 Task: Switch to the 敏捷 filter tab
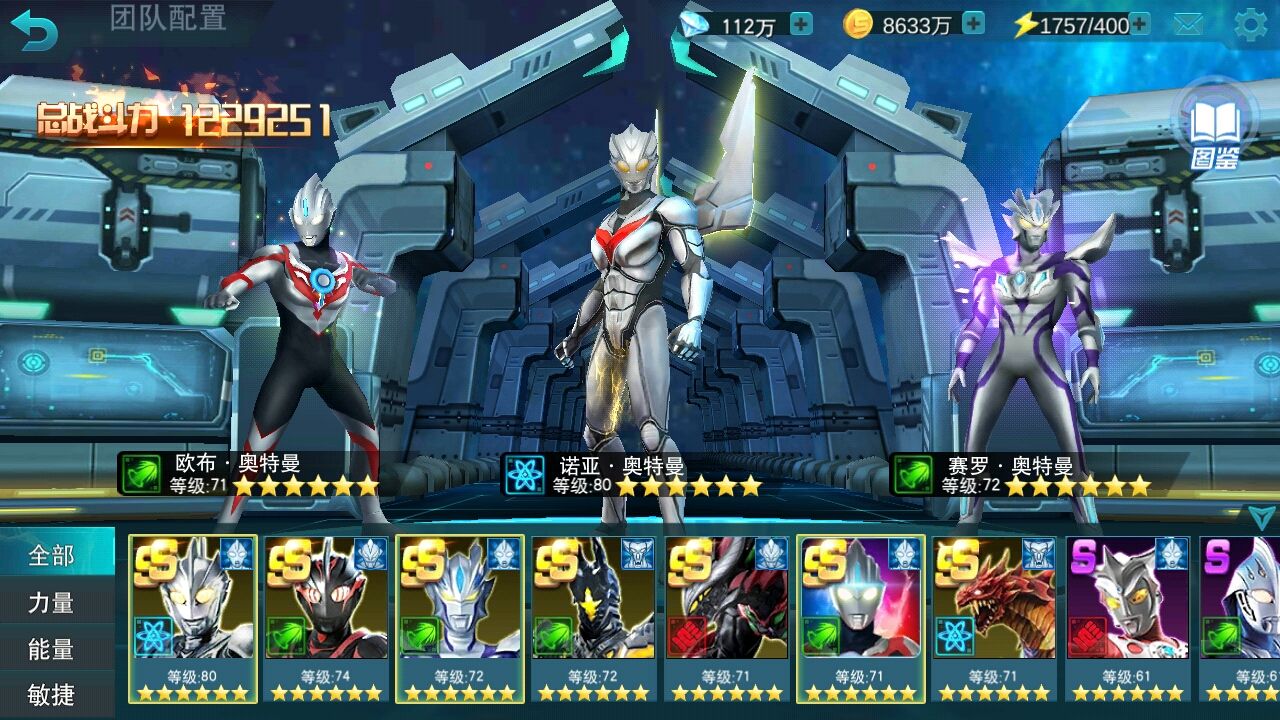pyautogui.click(x=52, y=695)
